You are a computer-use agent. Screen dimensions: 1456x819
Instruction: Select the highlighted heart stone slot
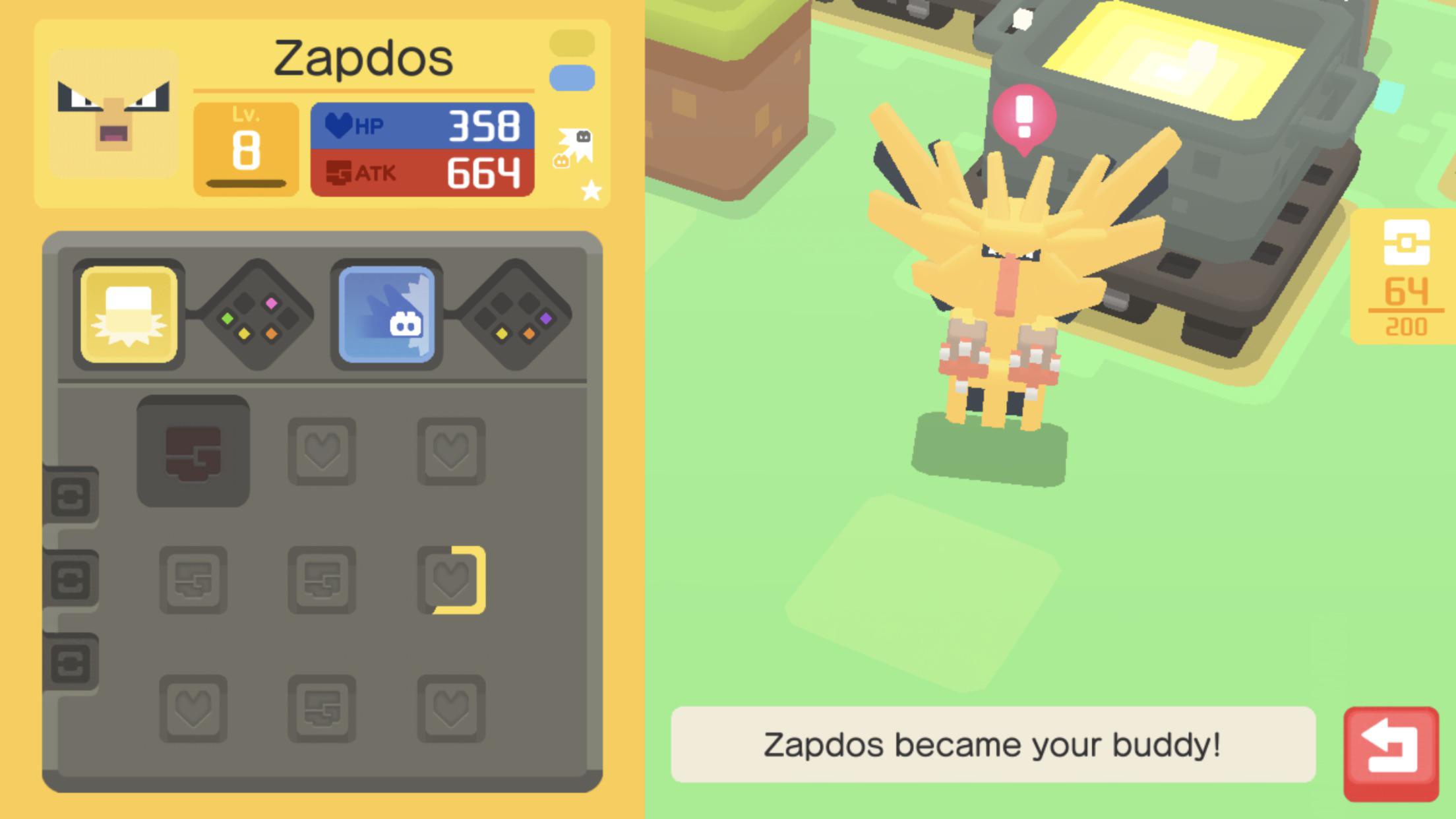452,580
